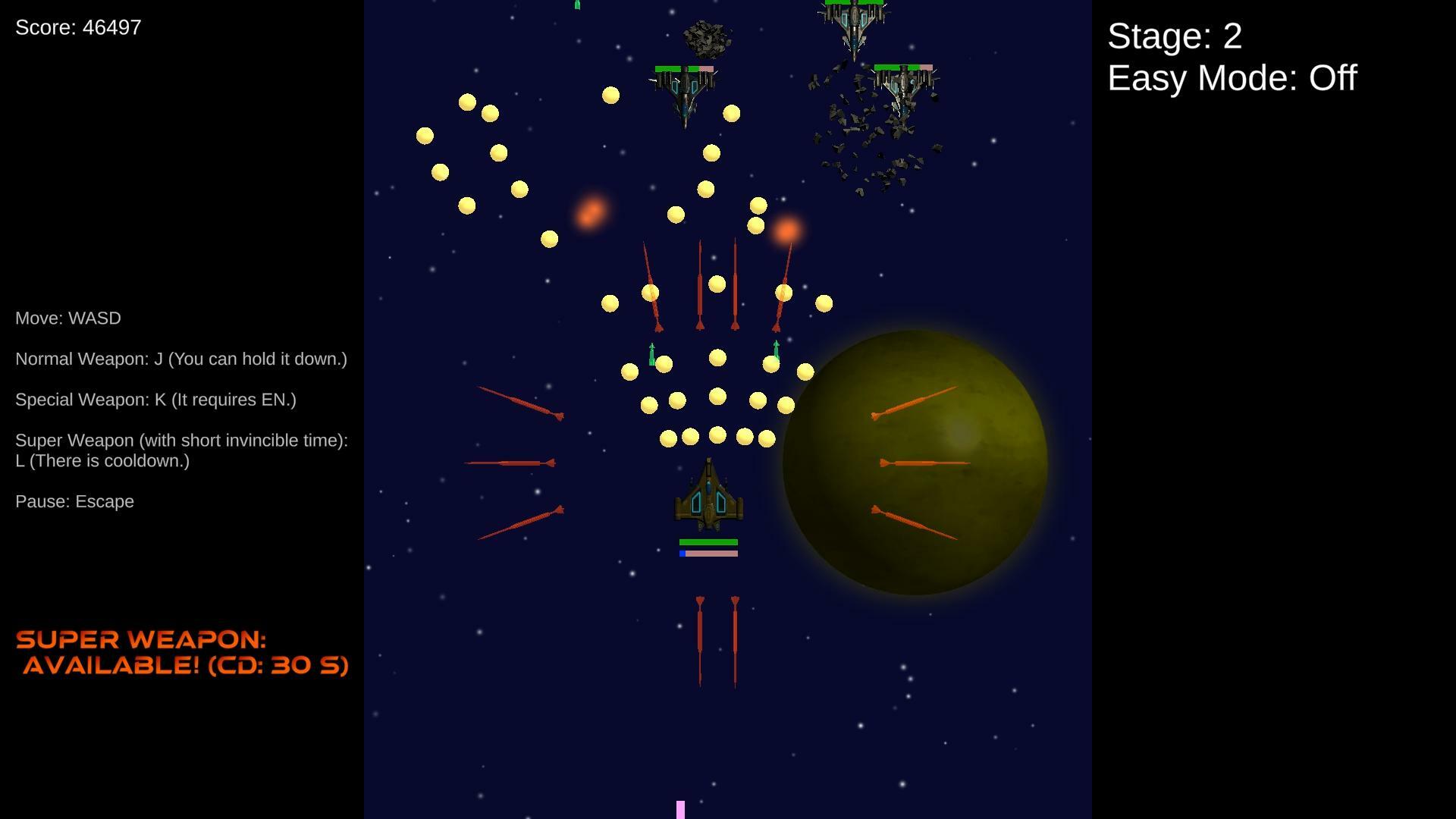
Task: Click the Normal Weapon: J instruction
Action: pos(181,359)
